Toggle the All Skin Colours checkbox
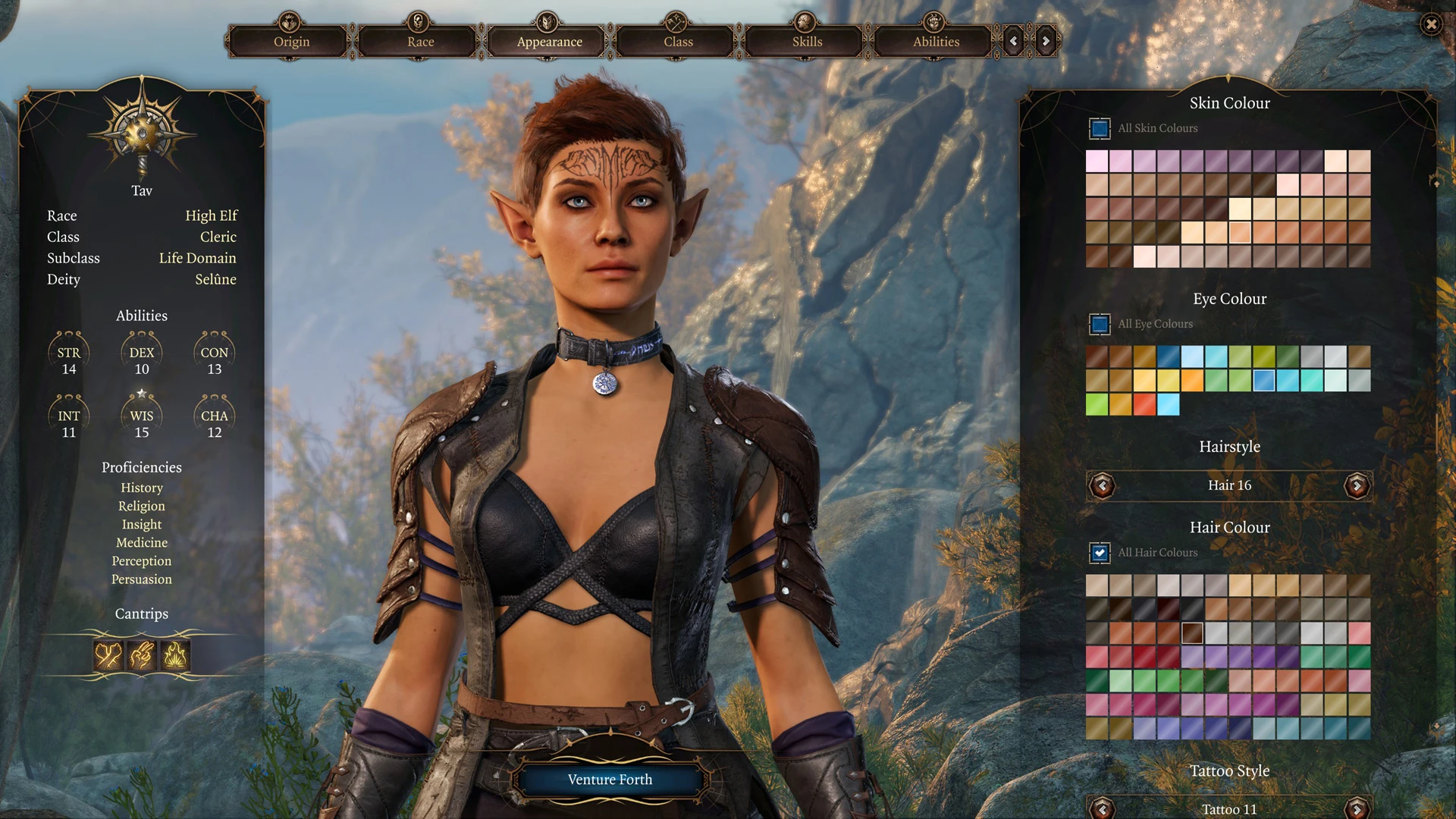 point(1100,128)
